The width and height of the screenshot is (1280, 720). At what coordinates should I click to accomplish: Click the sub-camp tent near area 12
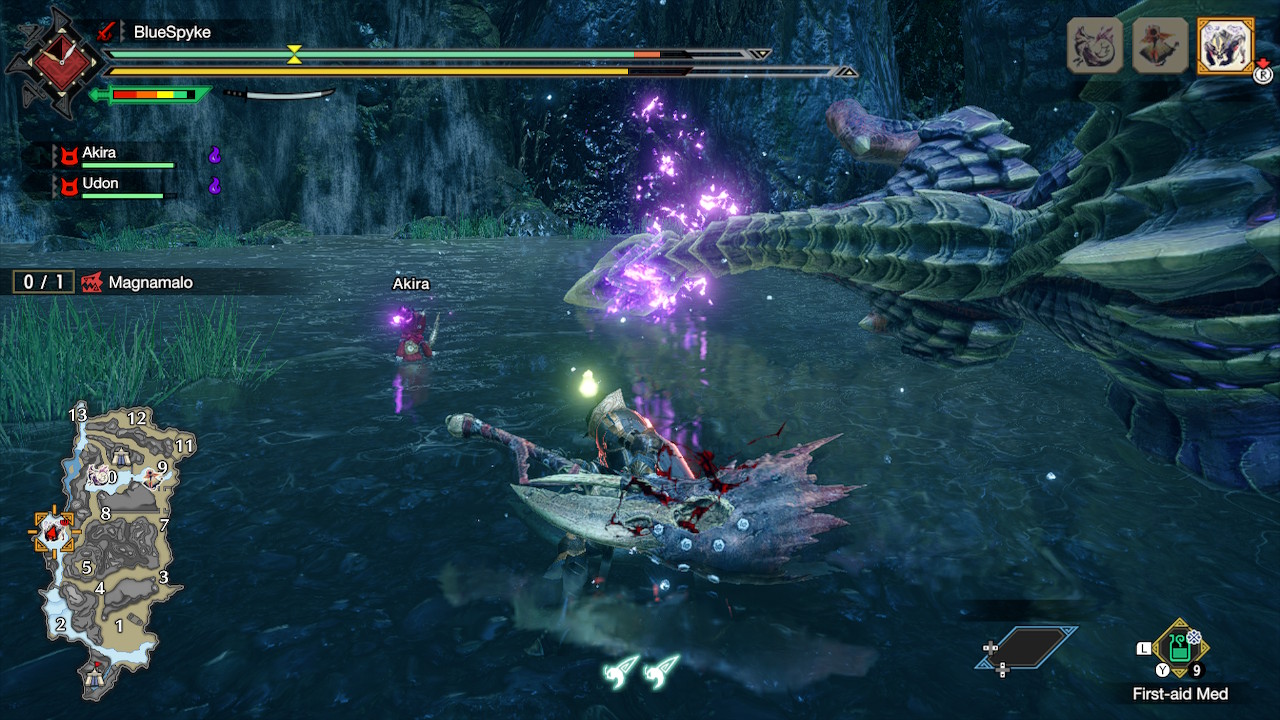122,457
